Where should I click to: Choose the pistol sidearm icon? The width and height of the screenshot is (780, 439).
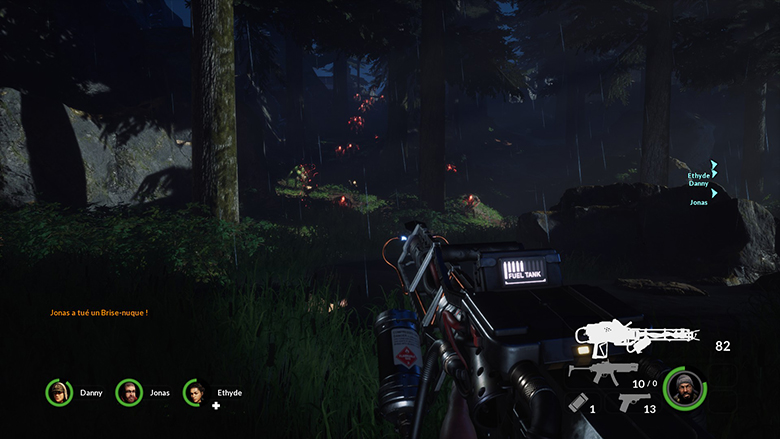(x=632, y=401)
